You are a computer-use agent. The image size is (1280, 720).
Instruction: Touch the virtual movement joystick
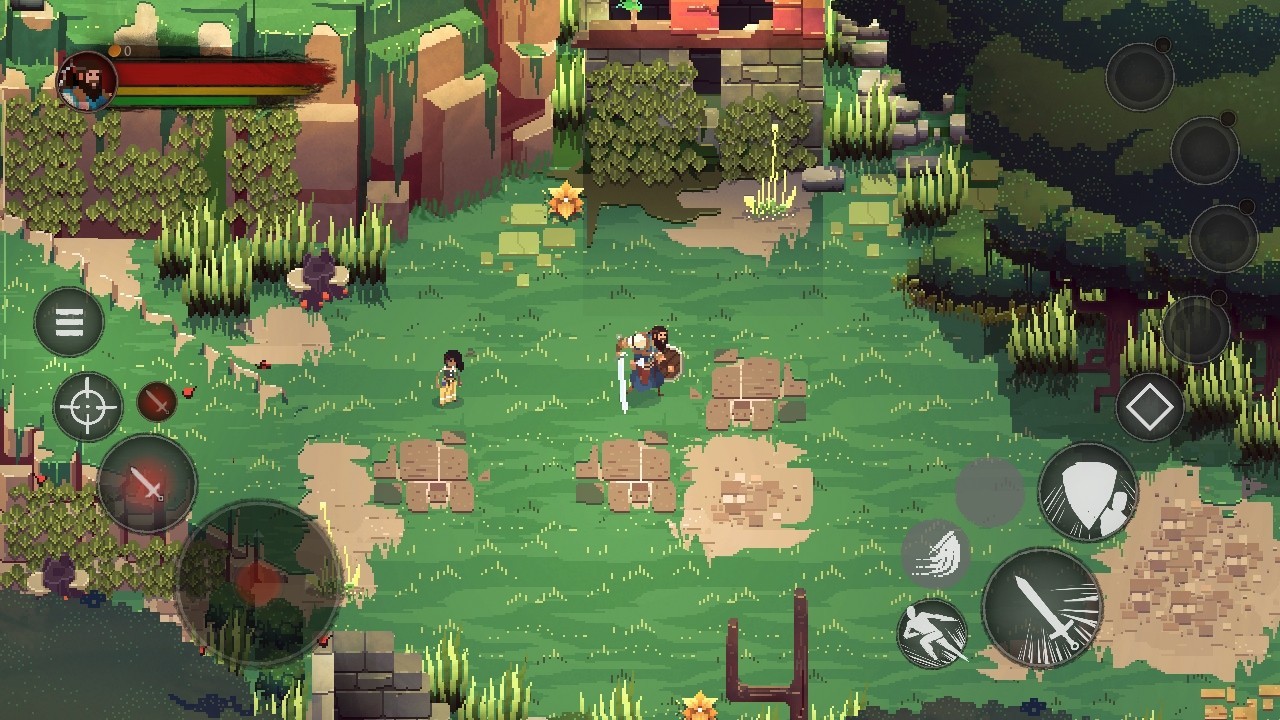(x=259, y=582)
